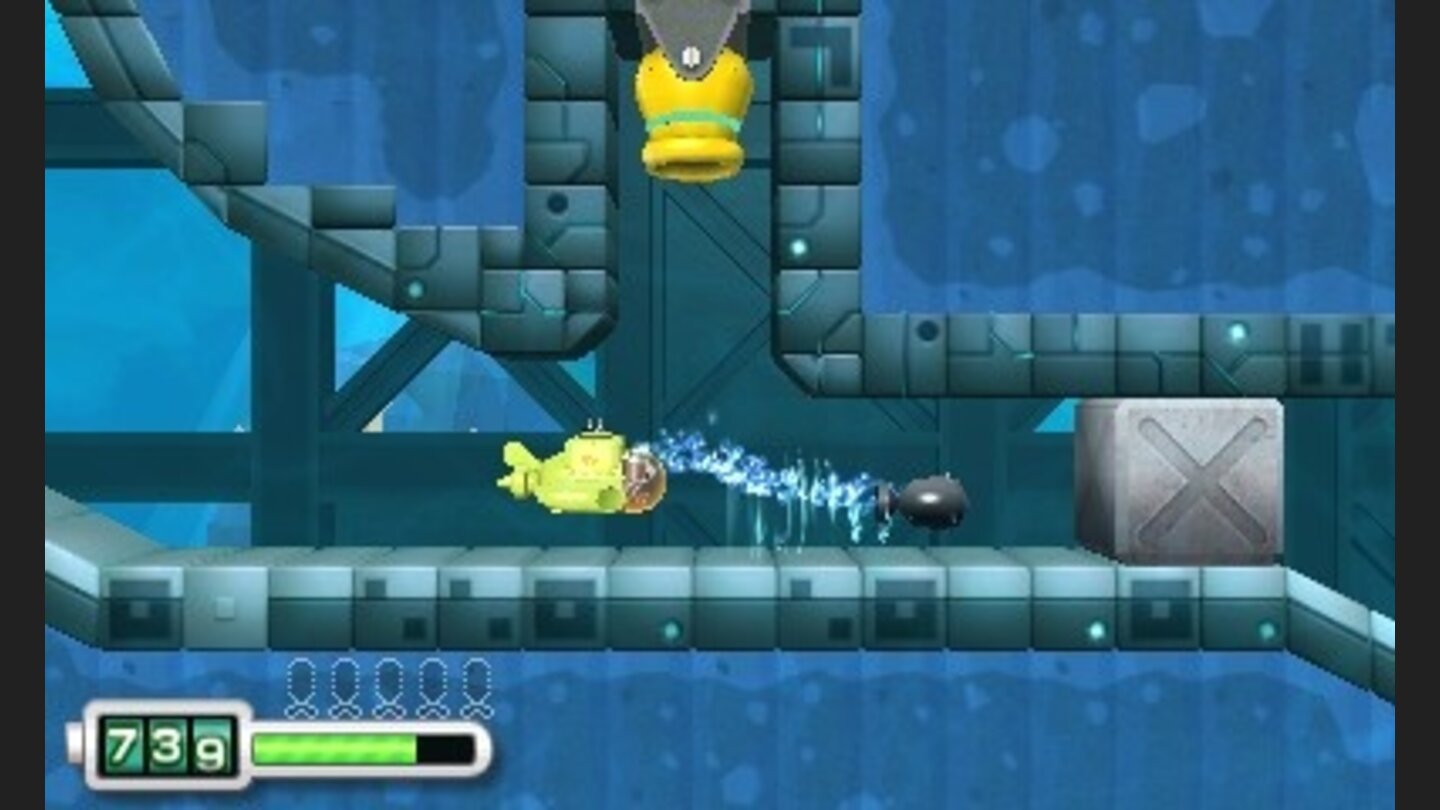Click the submarine's yellow tail fin
Image resolution: width=1440 pixels, height=810 pixels.
click(519, 460)
